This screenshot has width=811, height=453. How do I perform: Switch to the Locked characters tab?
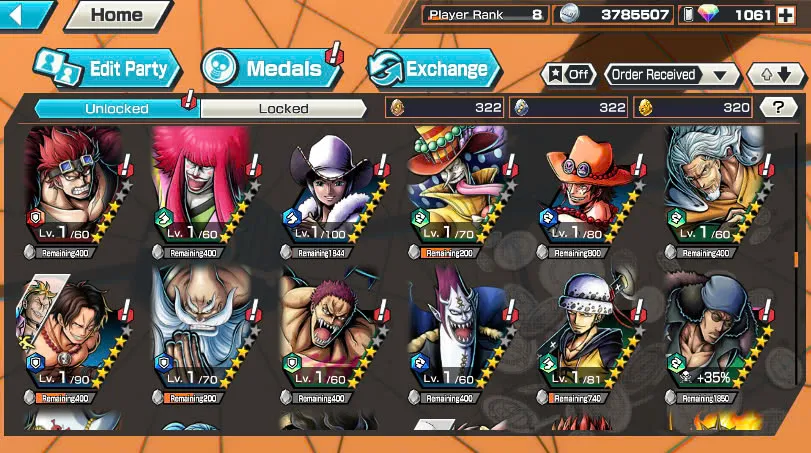pyautogui.click(x=283, y=108)
